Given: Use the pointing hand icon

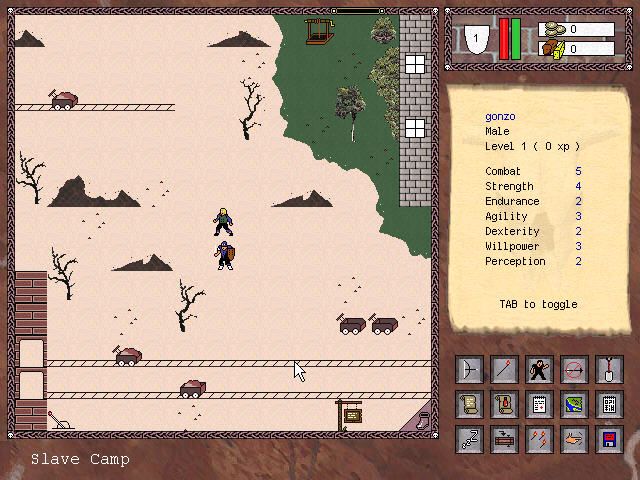Looking at the screenshot, I should (x=574, y=439).
